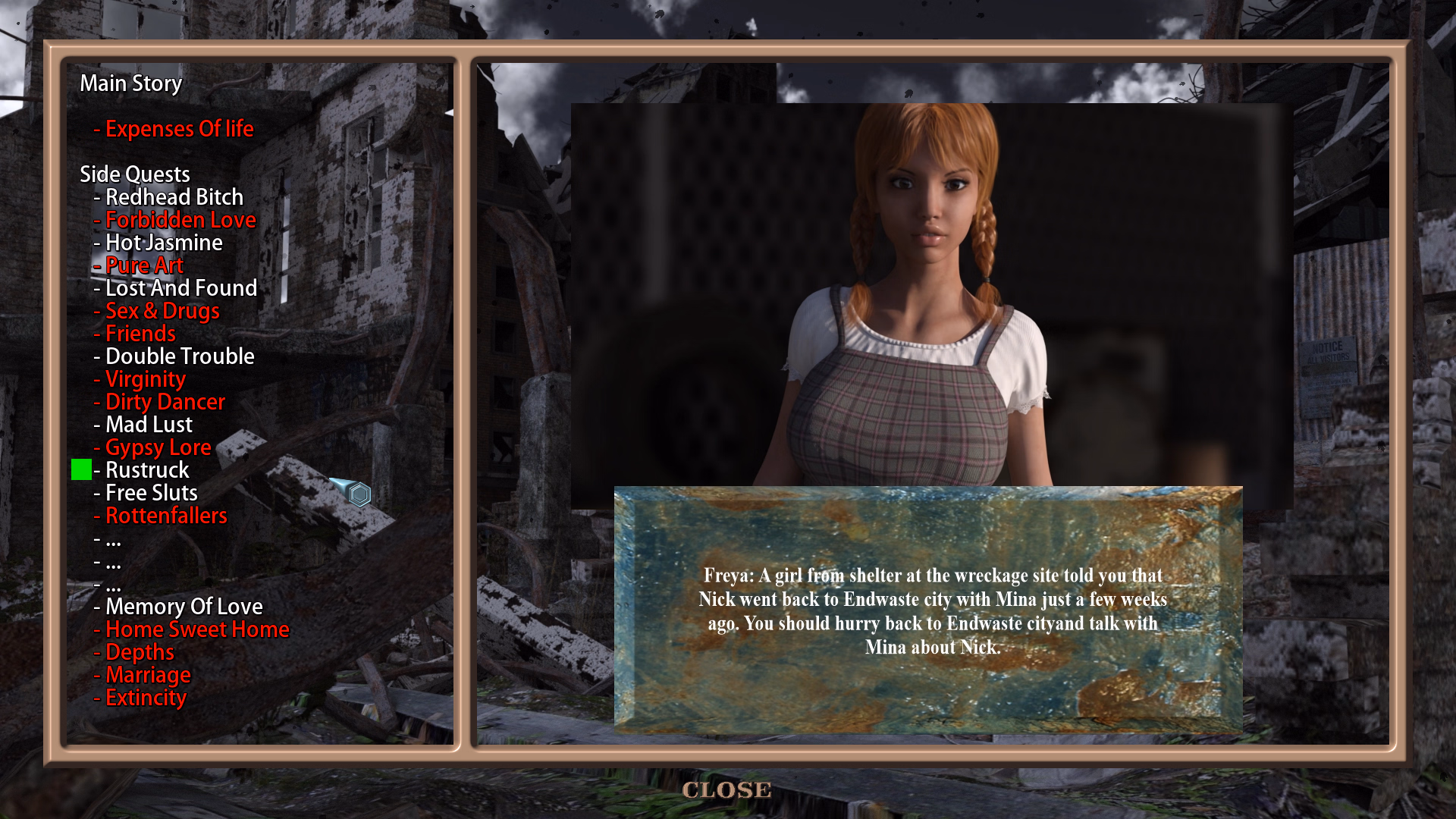1456x819 pixels.
Task: Close the quest log
Action: pyautogui.click(x=726, y=789)
